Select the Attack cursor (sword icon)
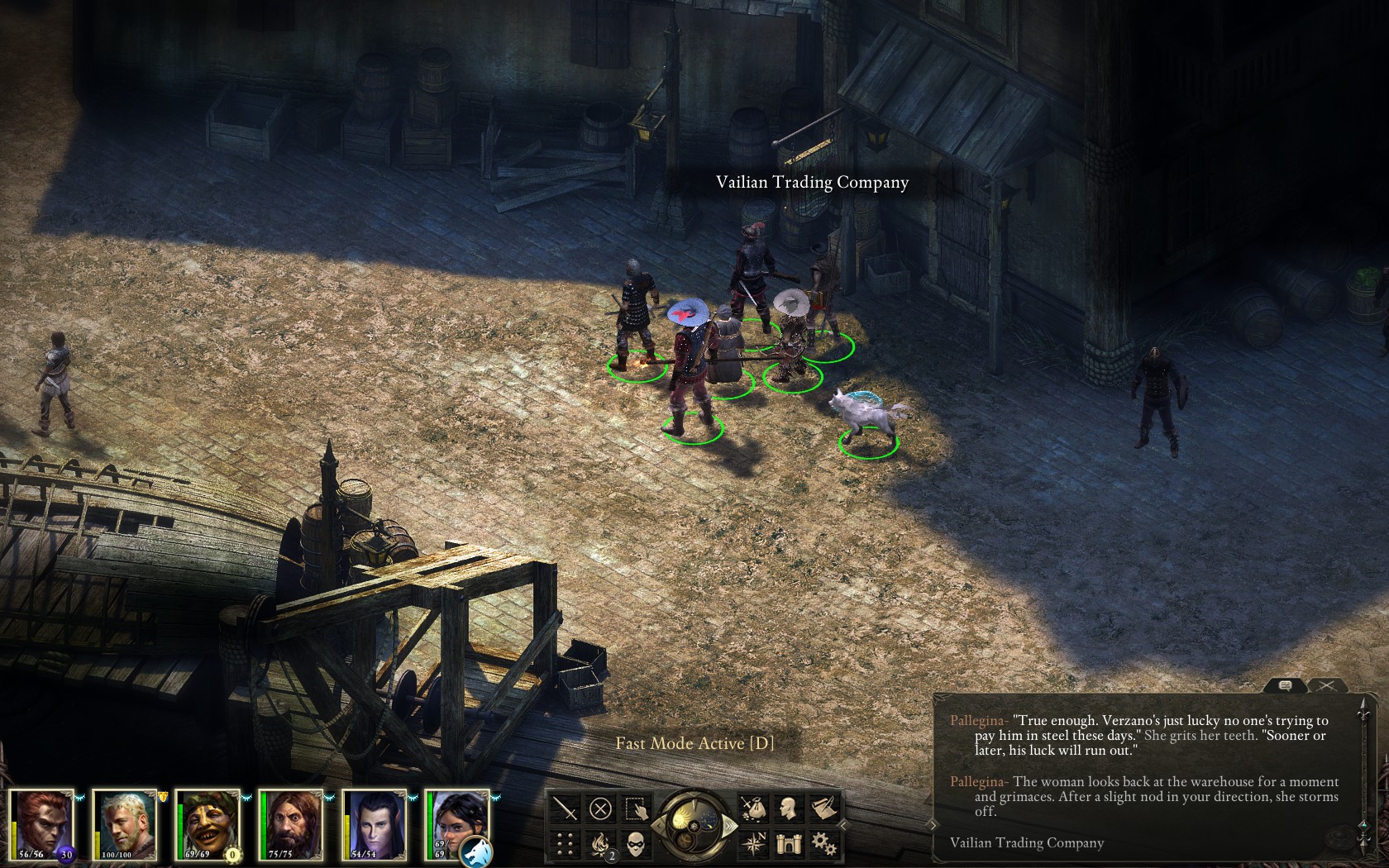 click(x=563, y=808)
